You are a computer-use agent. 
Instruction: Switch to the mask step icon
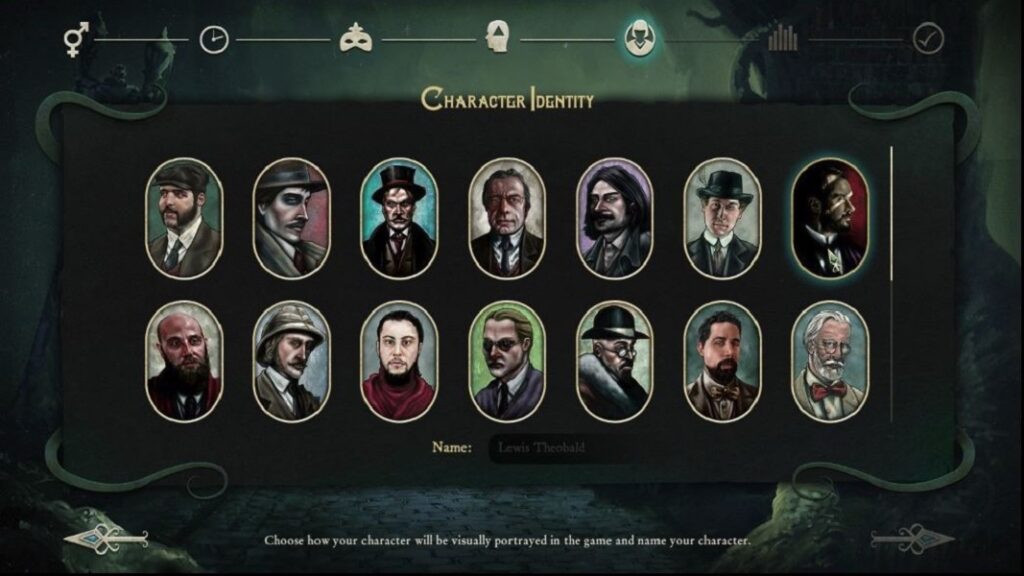pyautogui.click(x=356, y=39)
